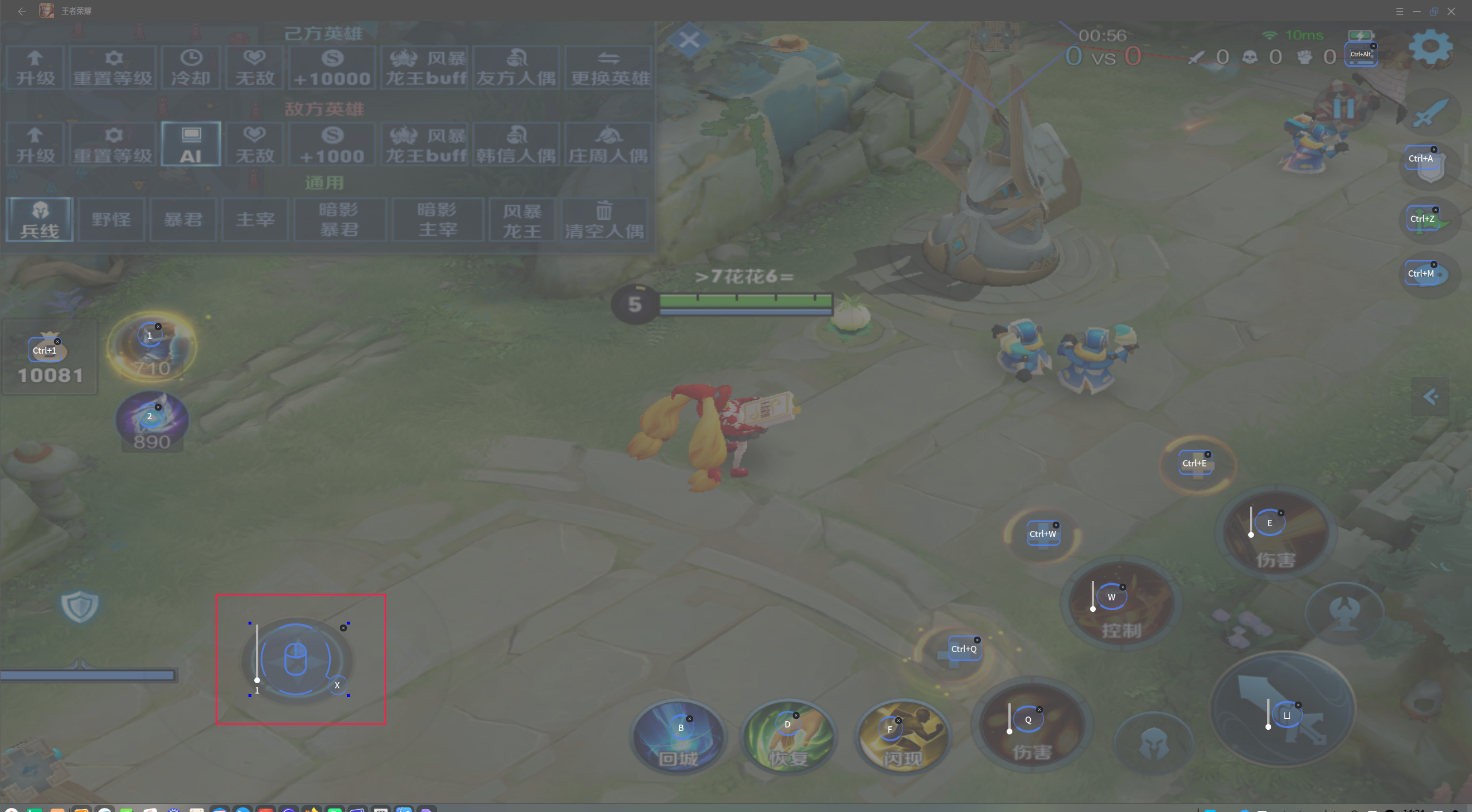Open the gold shop showing 10081
This screenshot has width=1472, height=812.
point(49,359)
